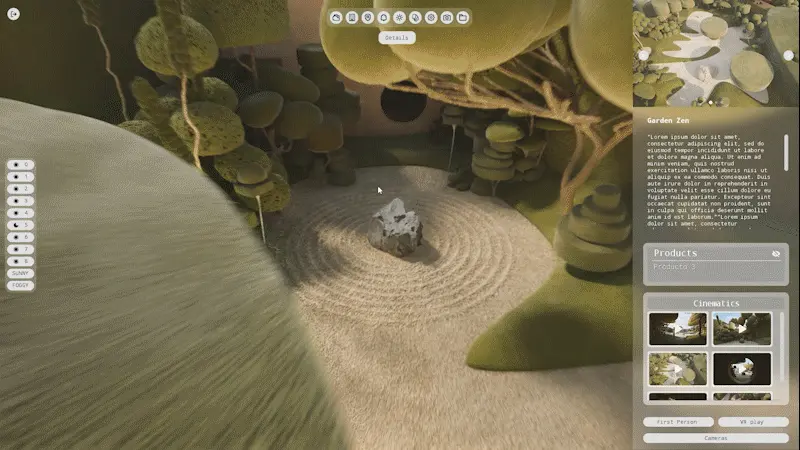Open the gear settings toolbar icon
The height and width of the screenshot is (450, 800).
(431, 17)
